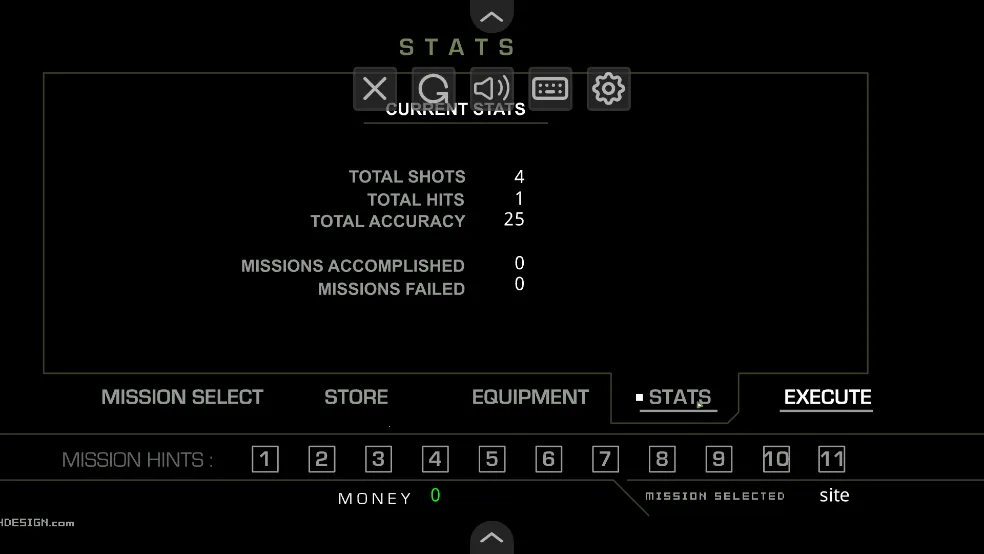This screenshot has width=984, height=554.
Task: Show mission hint 11
Action: coord(832,459)
